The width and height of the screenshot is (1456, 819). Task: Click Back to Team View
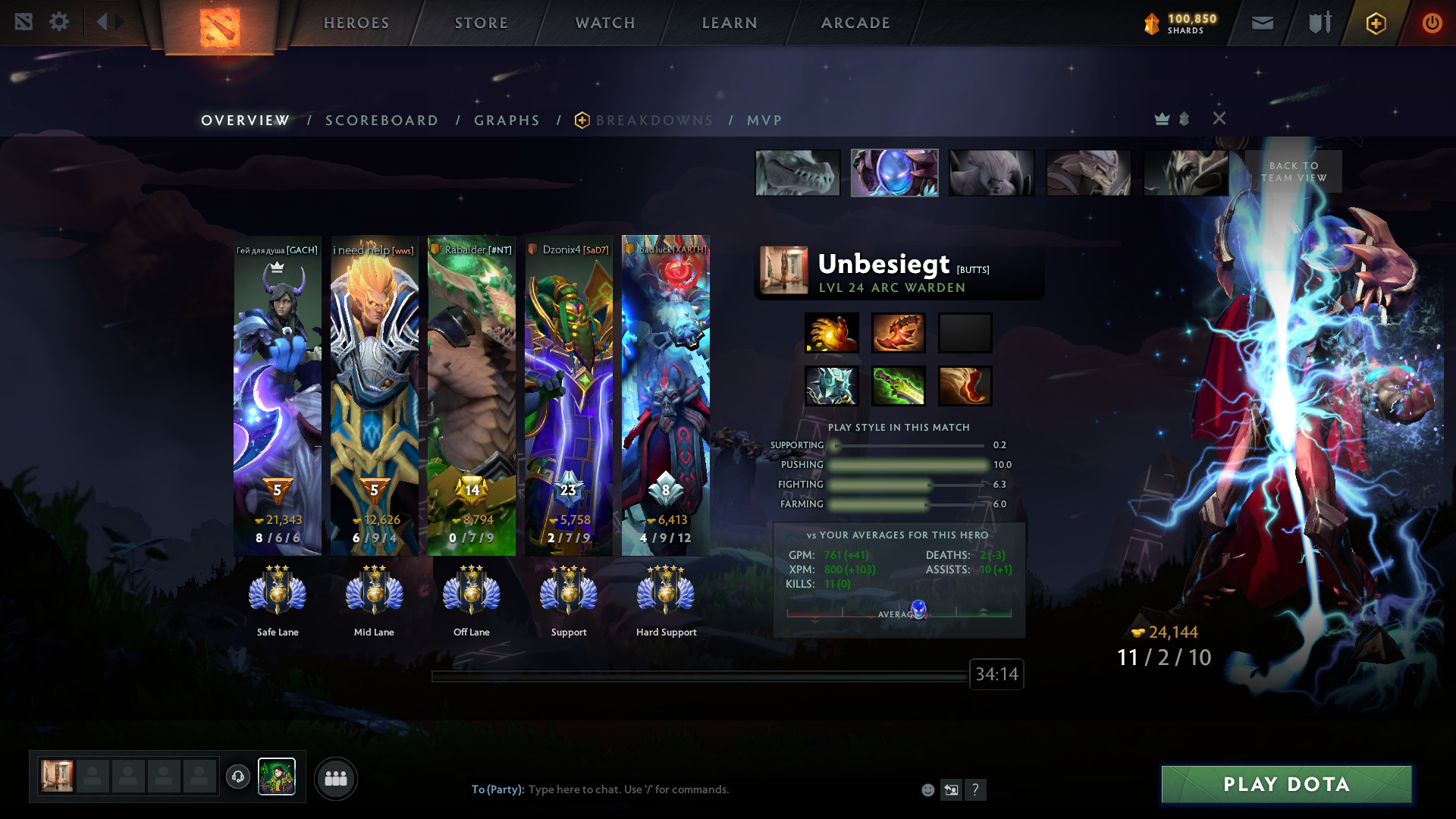pos(1294,171)
